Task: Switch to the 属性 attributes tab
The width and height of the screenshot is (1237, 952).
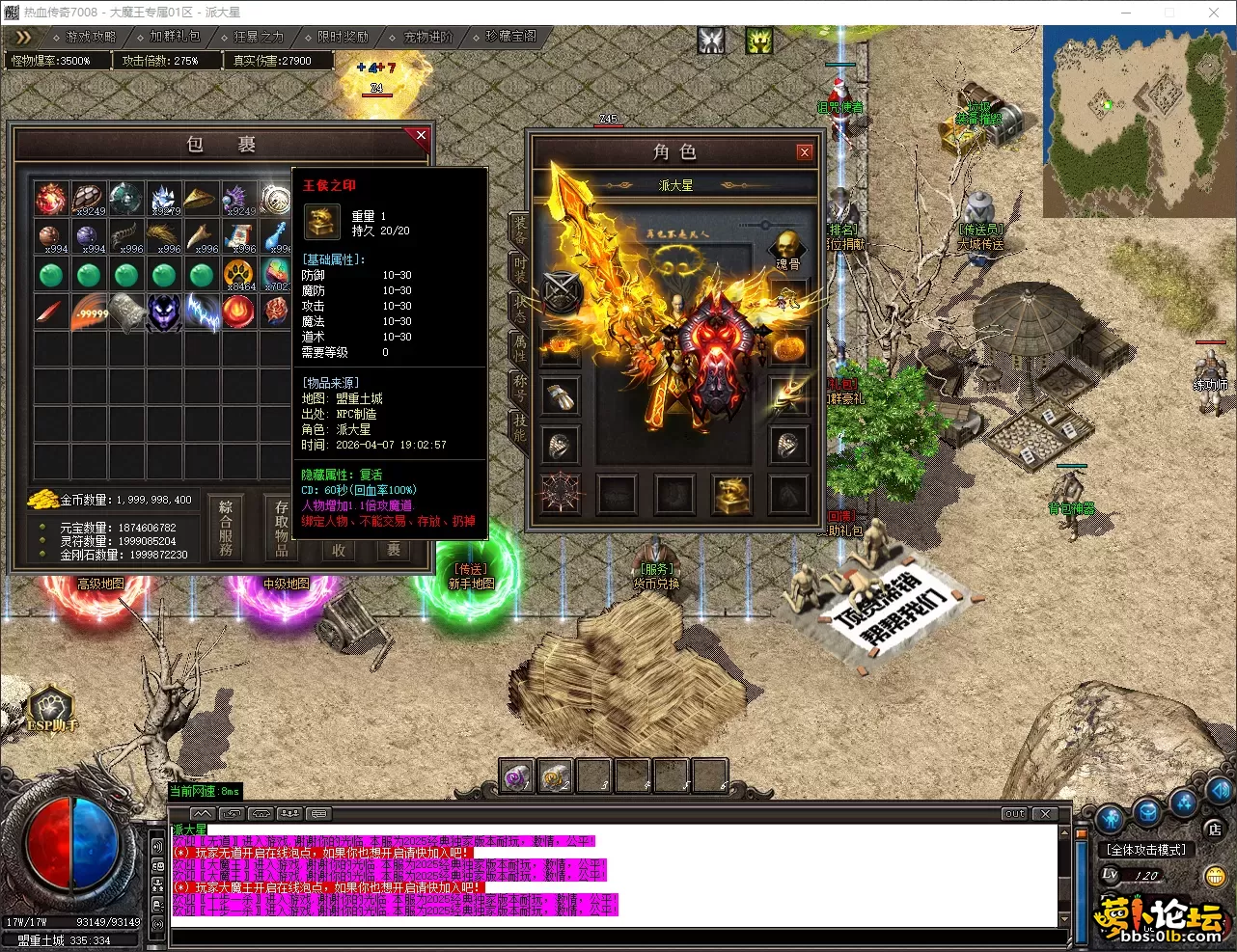Action: click(x=520, y=347)
